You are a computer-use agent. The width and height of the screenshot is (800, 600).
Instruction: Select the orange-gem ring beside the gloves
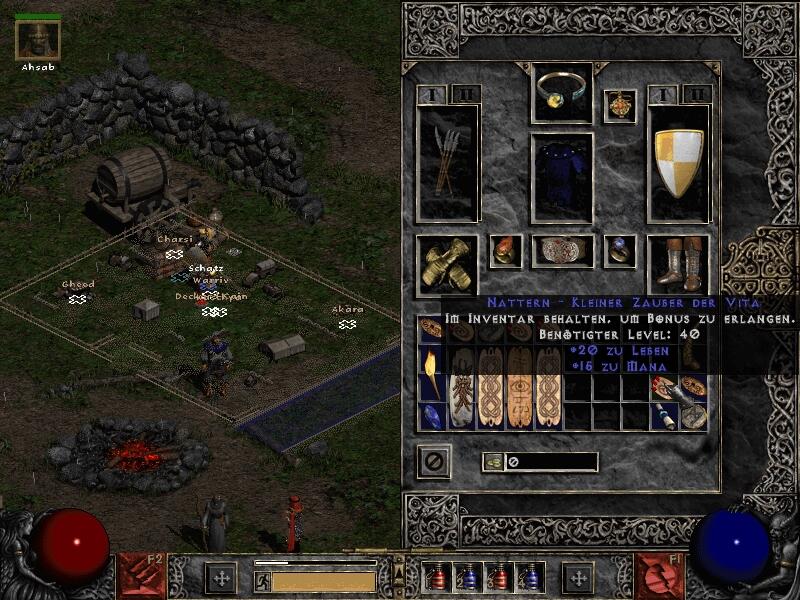point(504,251)
